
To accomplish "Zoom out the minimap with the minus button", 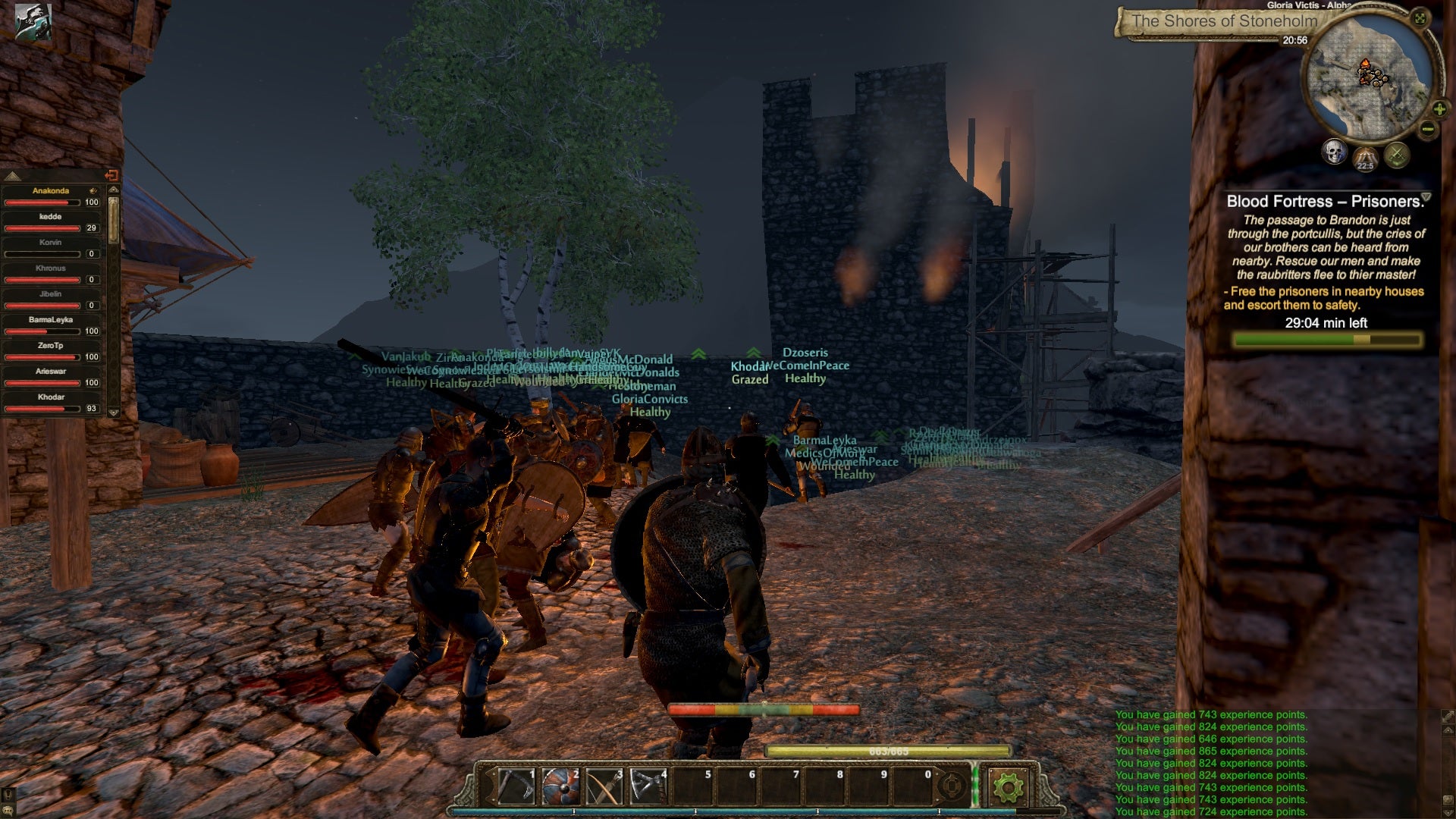I will click(1428, 129).
